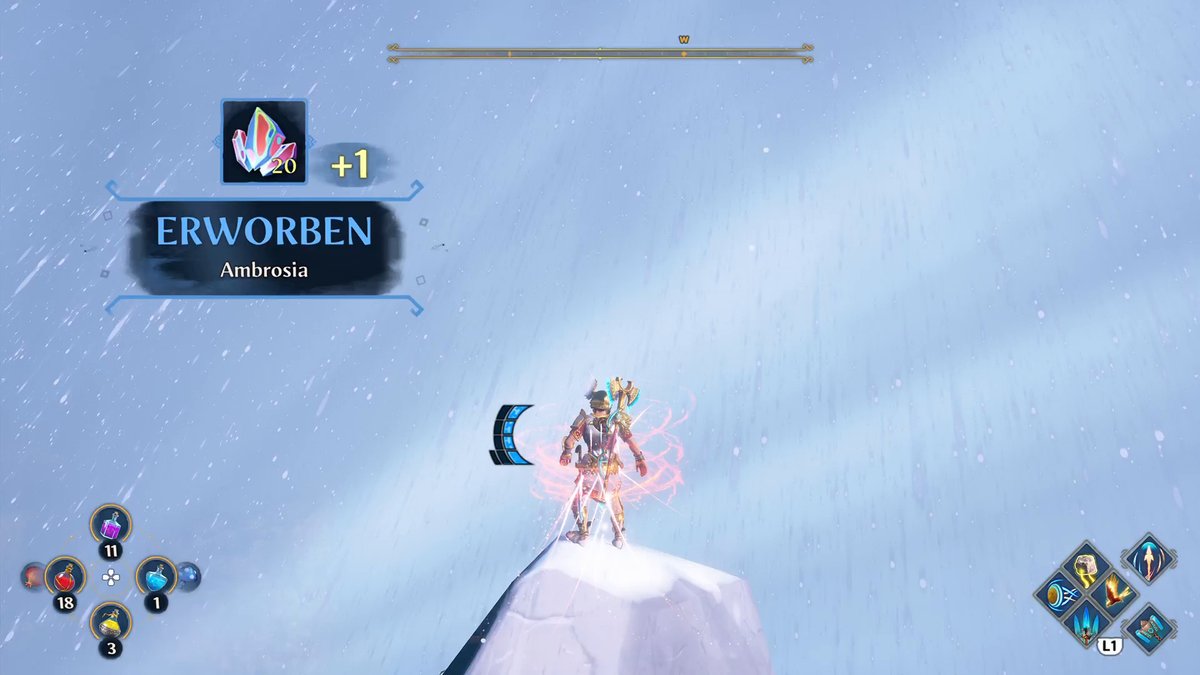Select the yellow potion with 3 remaining

click(110, 624)
